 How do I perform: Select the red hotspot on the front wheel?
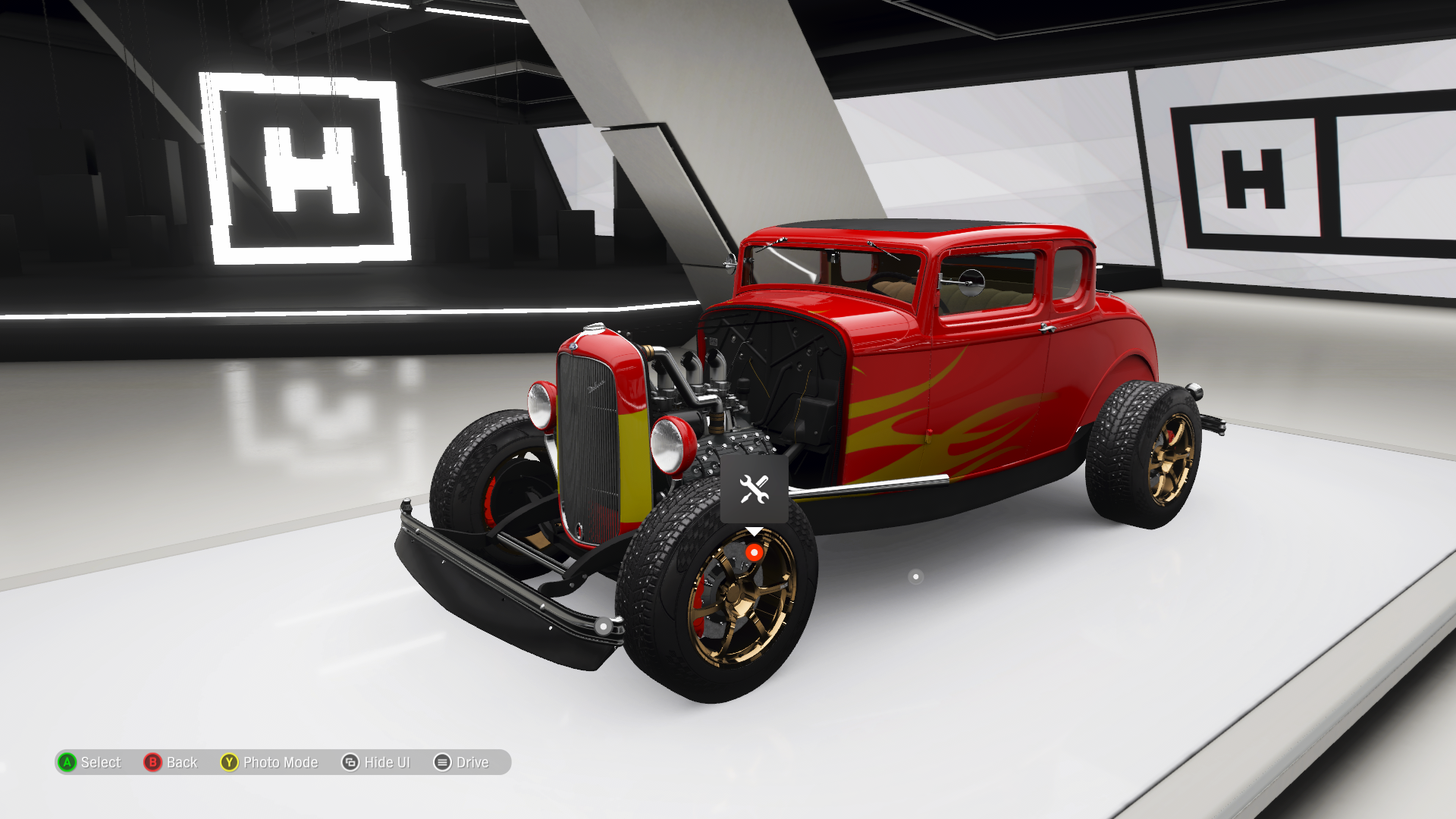point(754,553)
